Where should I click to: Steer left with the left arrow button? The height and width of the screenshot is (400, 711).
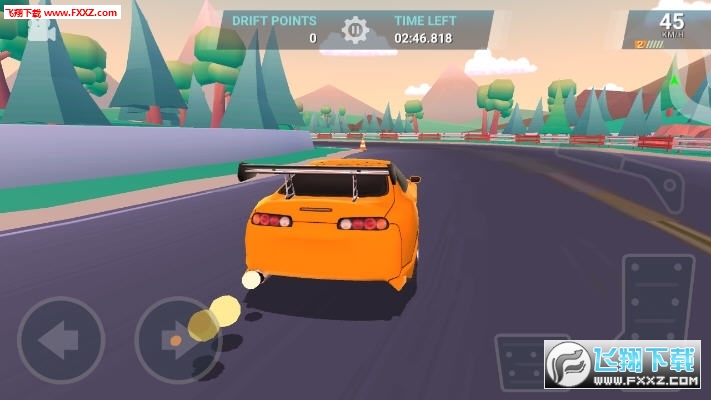(x=61, y=341)
